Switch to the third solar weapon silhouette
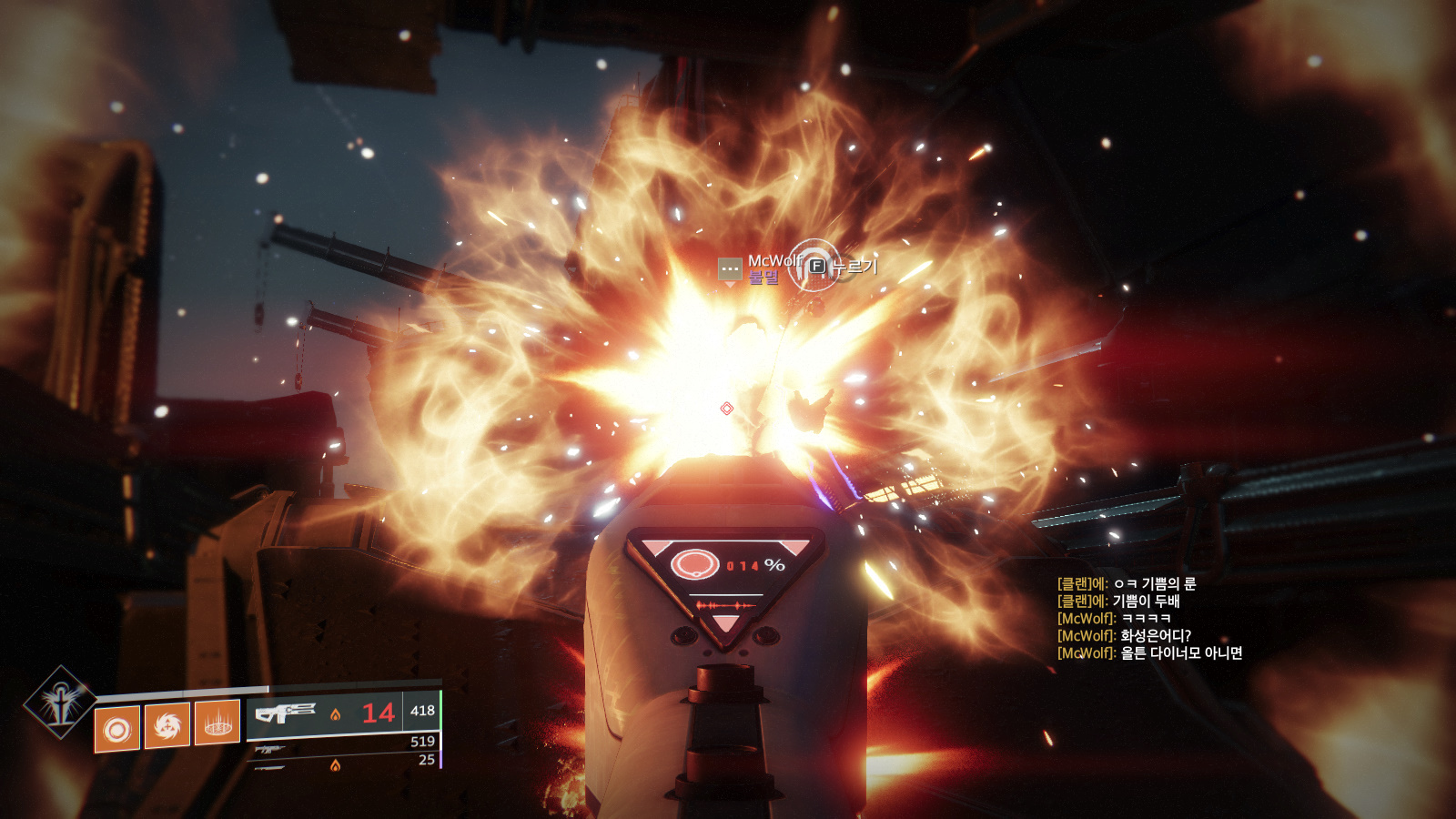 point(270,768)
